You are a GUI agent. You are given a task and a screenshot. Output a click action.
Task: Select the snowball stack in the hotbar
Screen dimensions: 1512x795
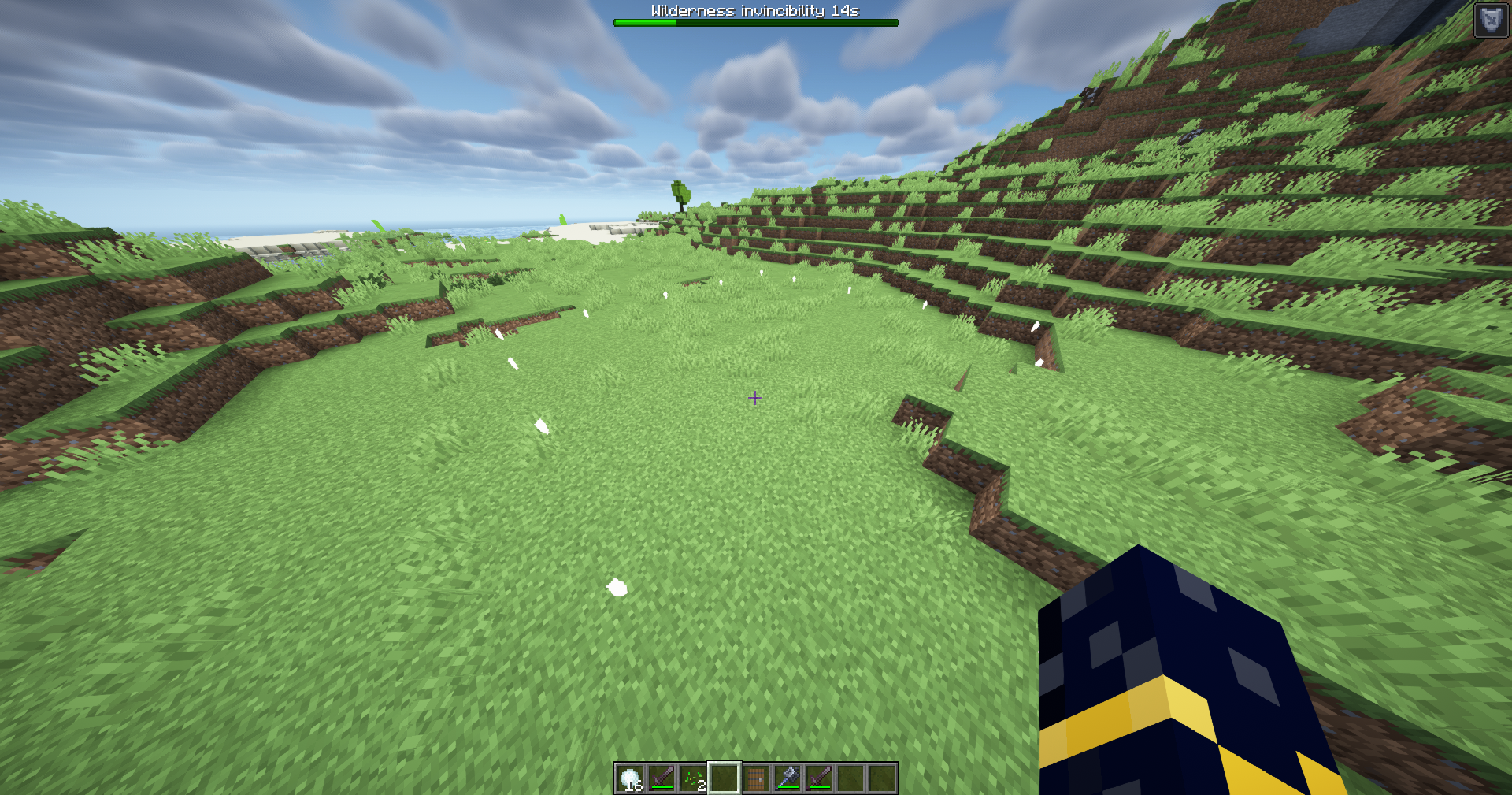630,778
